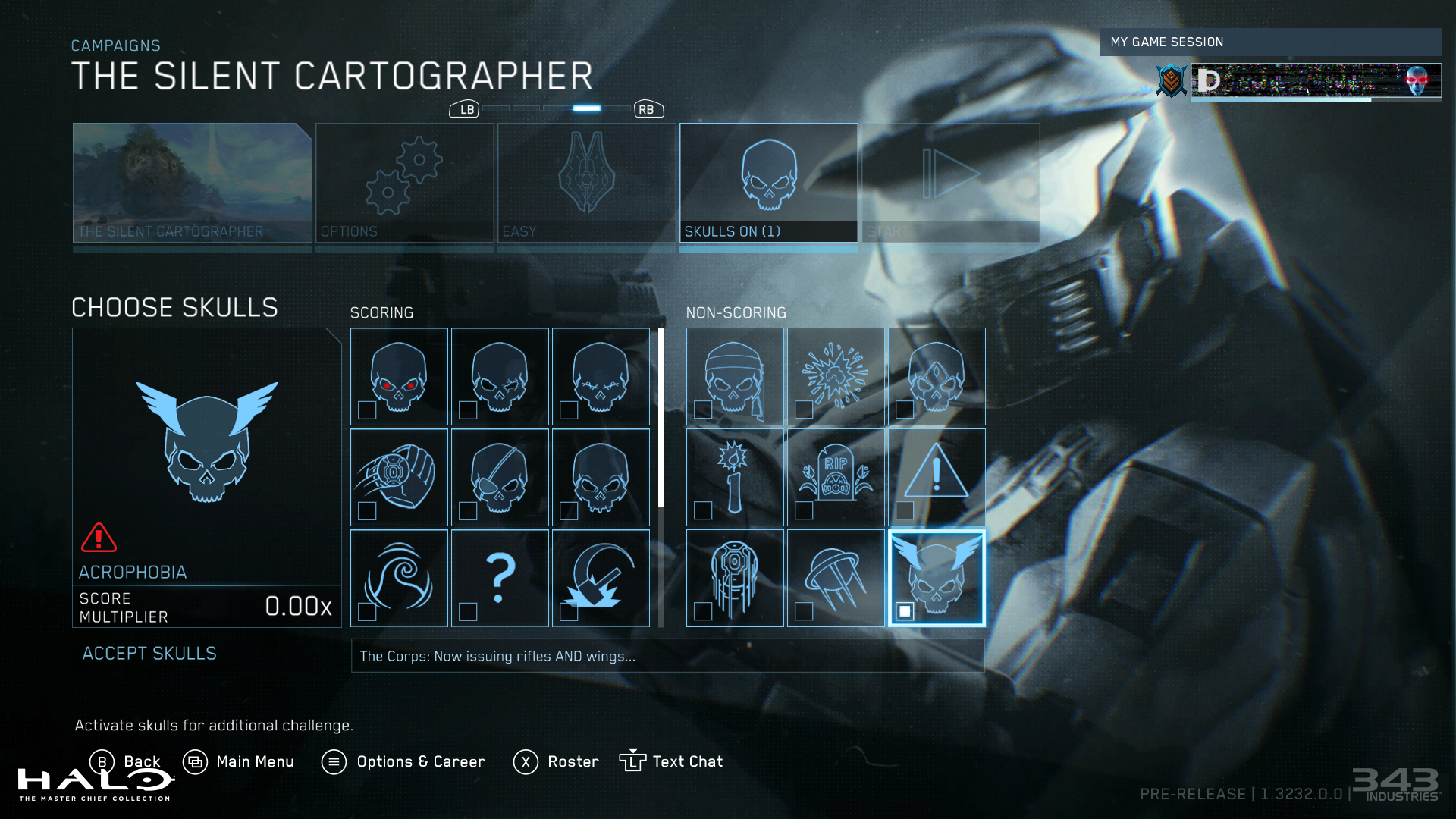
Task: Toggle the hammer swing skull
Action: click(601, 578)
